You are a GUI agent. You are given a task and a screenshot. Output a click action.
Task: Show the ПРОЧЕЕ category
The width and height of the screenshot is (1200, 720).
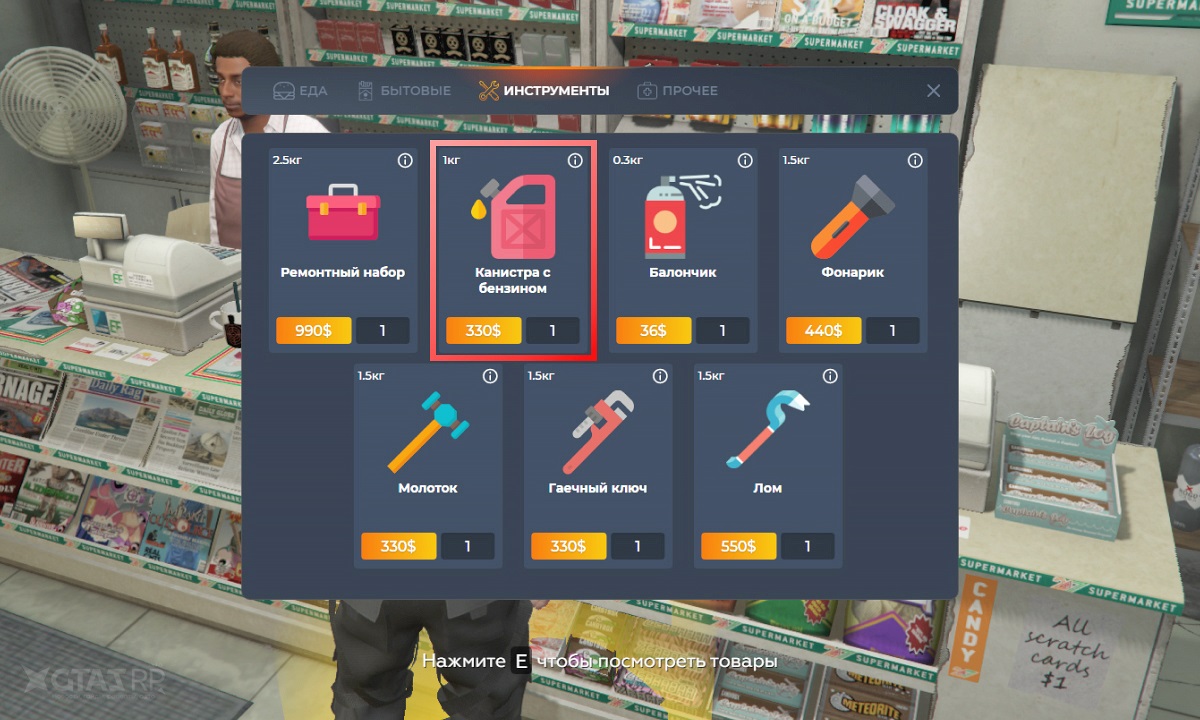click(x=677, y=91)
